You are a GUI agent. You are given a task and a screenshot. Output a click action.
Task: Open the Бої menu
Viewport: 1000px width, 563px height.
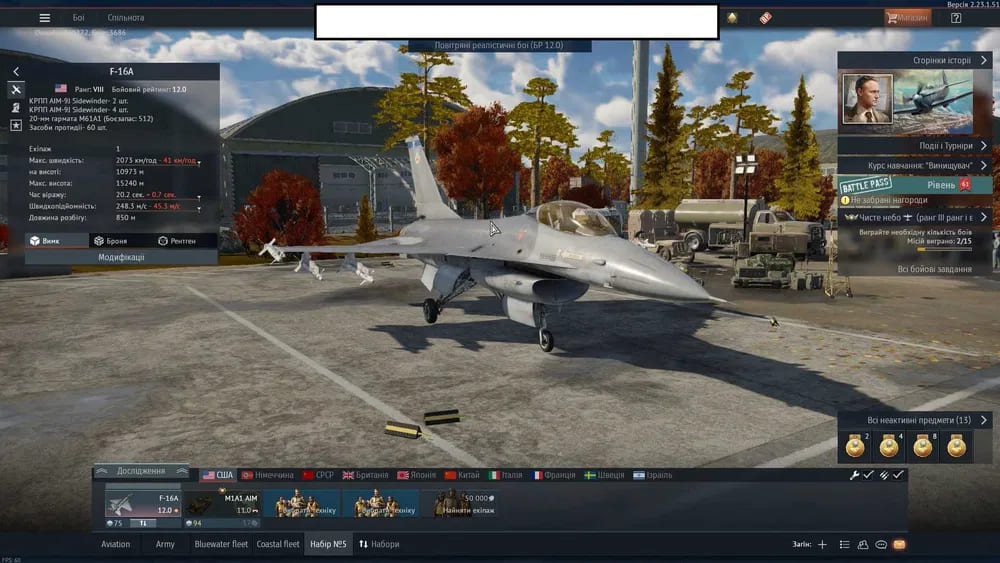point(79,18)
